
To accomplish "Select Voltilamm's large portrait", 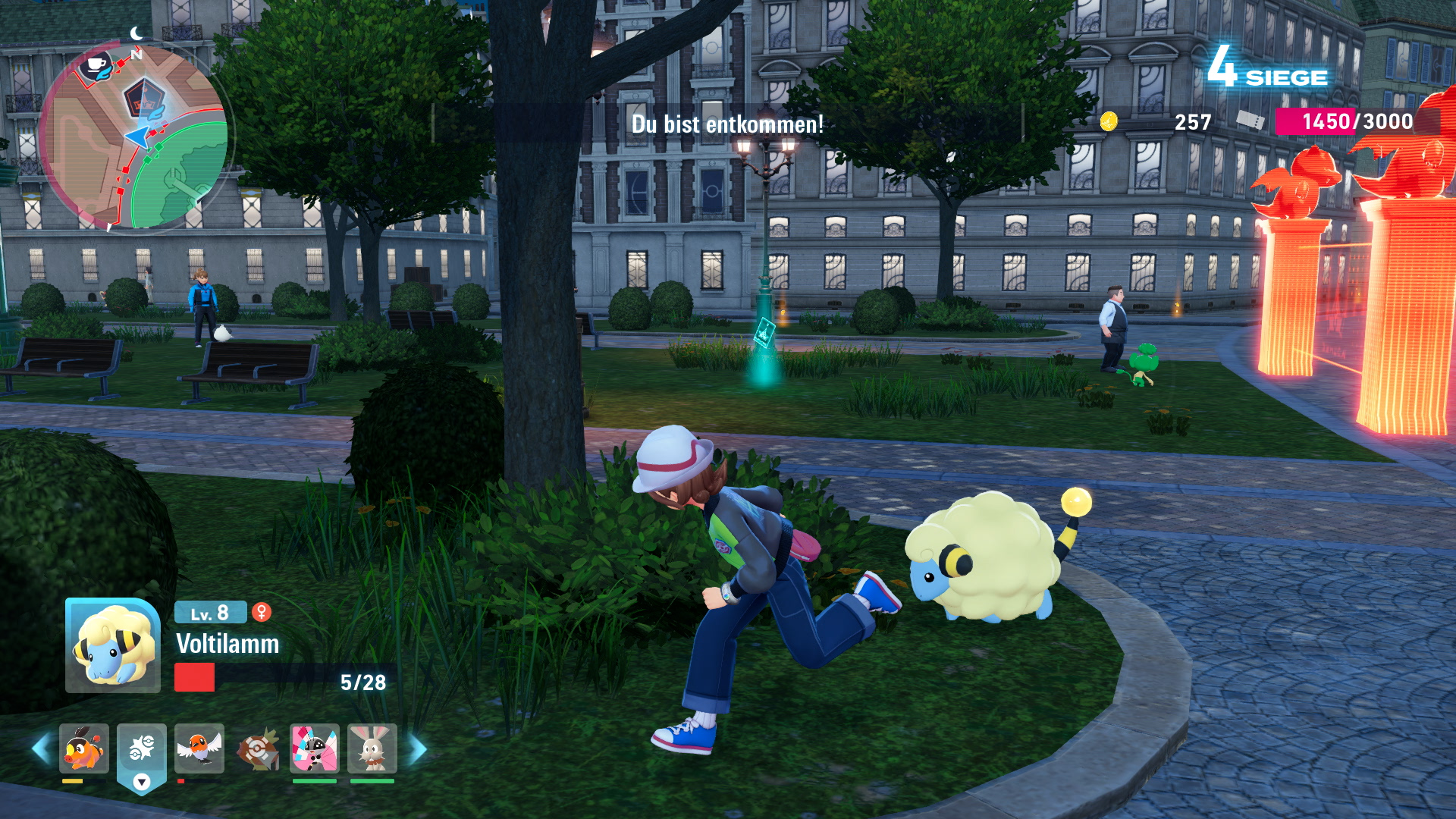I will tap(113, 646).
